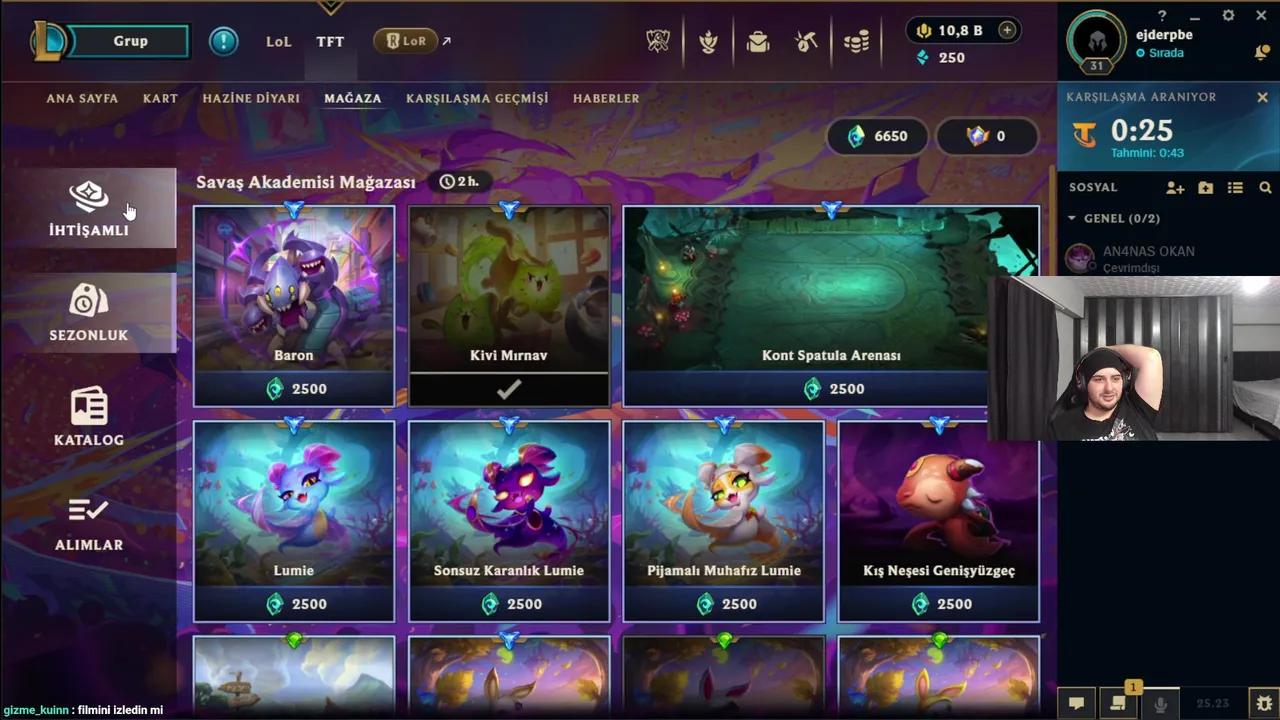Toggle the missions exclamation icon near Grup
This screenshot has height=720, width=1280.
point(223,41)
